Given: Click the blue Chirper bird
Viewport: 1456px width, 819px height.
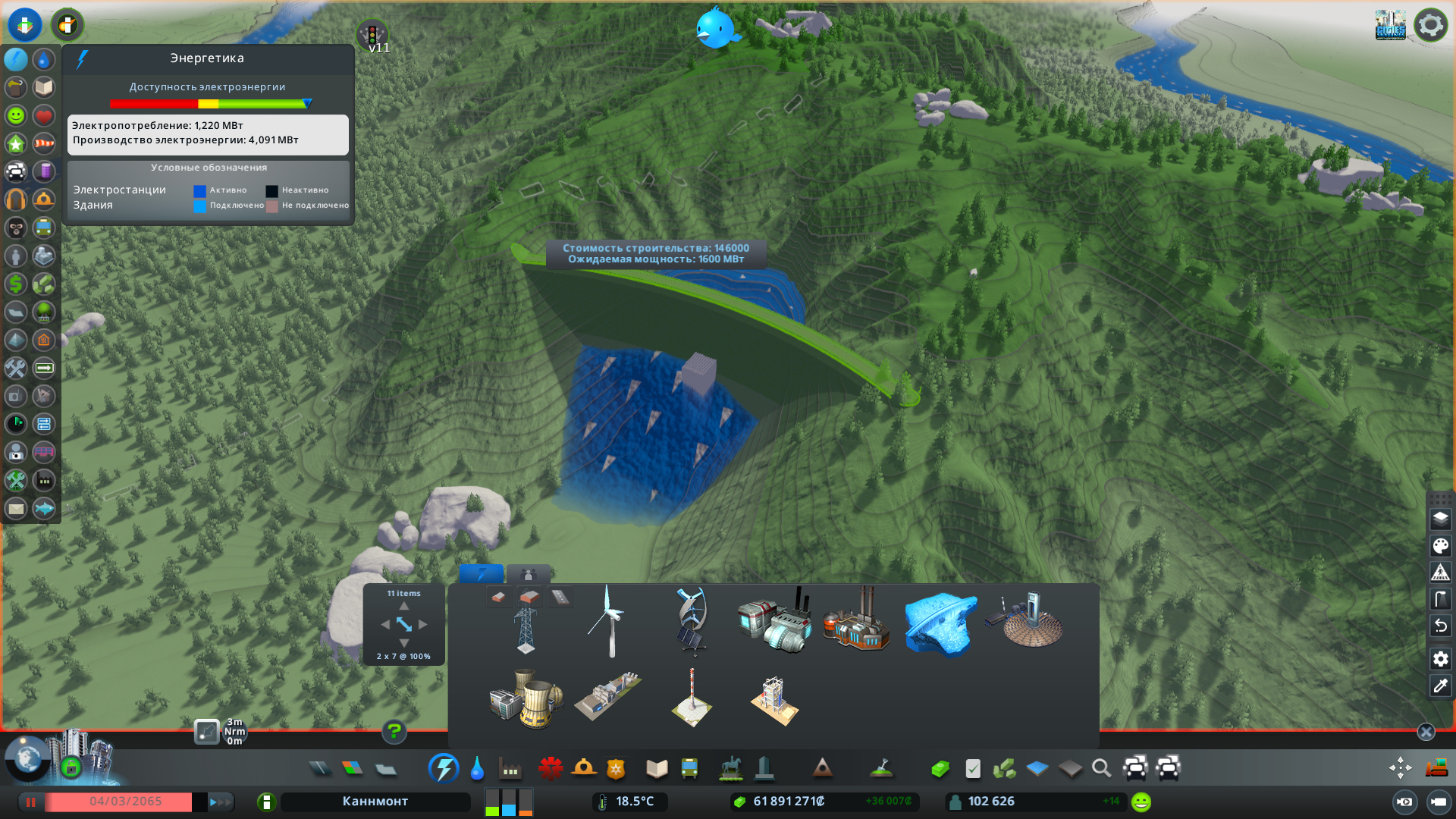Looking at the screenshot, I should click(715, 29).
